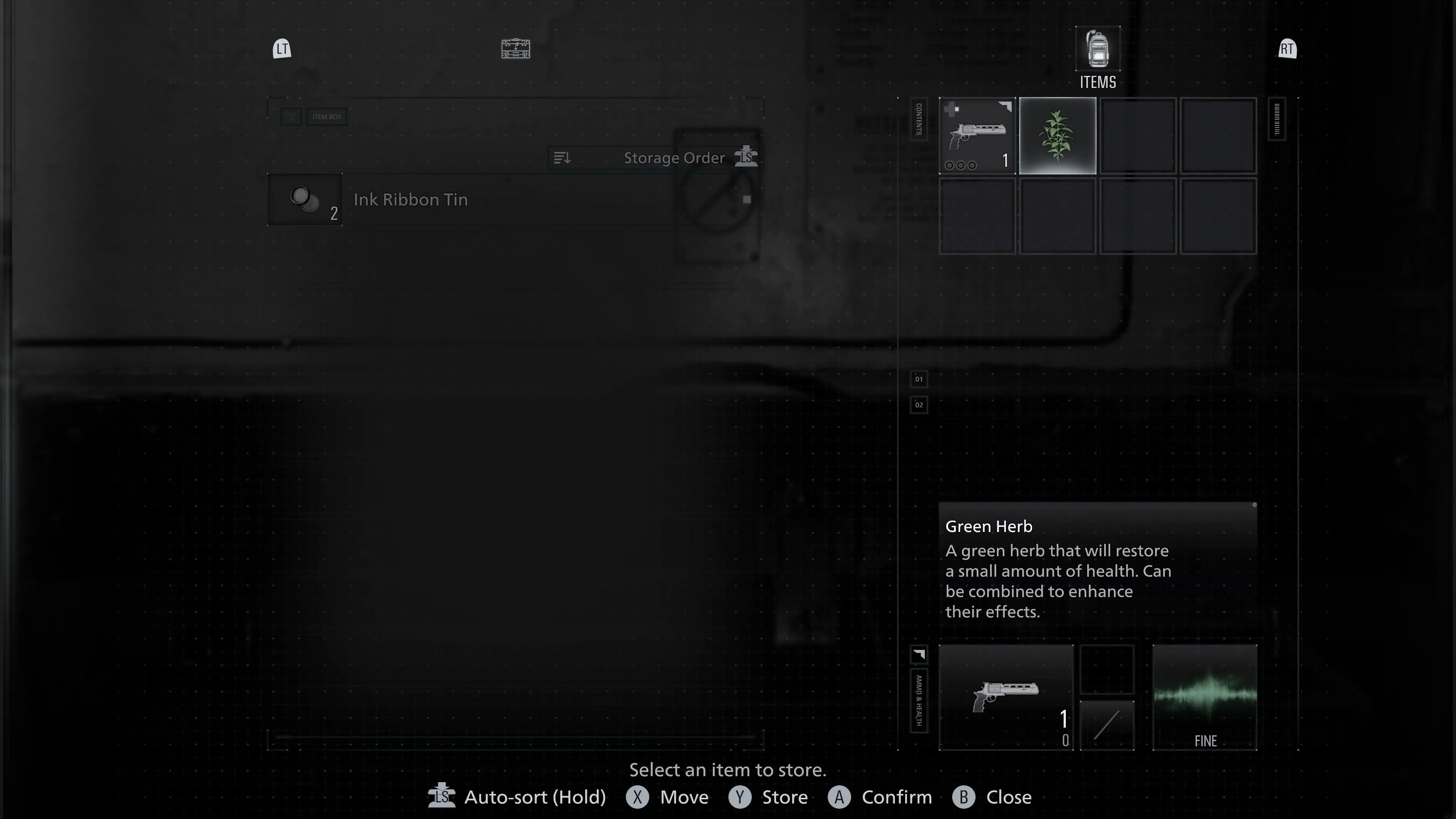This screenshot has height=819, width=1456.
Task: Click the Auto-sort stick icon in bottom bar
Action: (442, 797)
